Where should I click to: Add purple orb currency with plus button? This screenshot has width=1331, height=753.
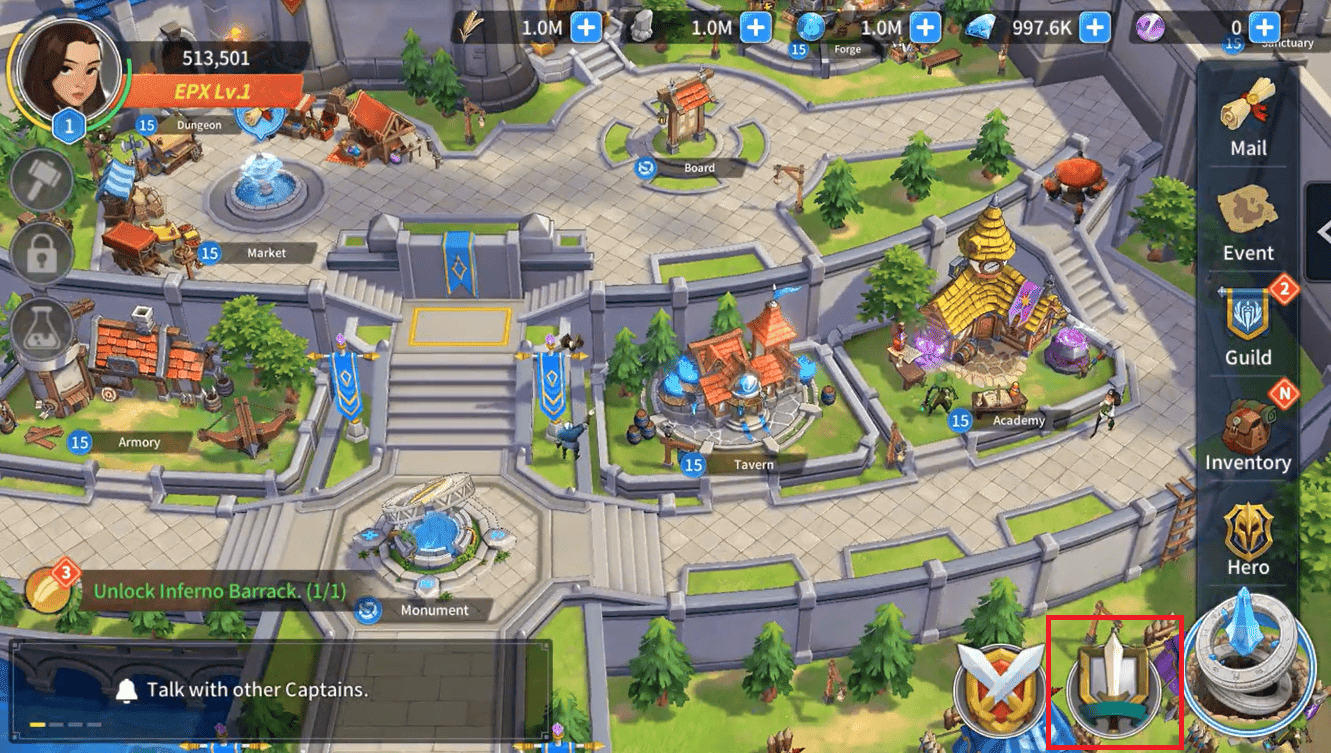[x=1264, y=28]
